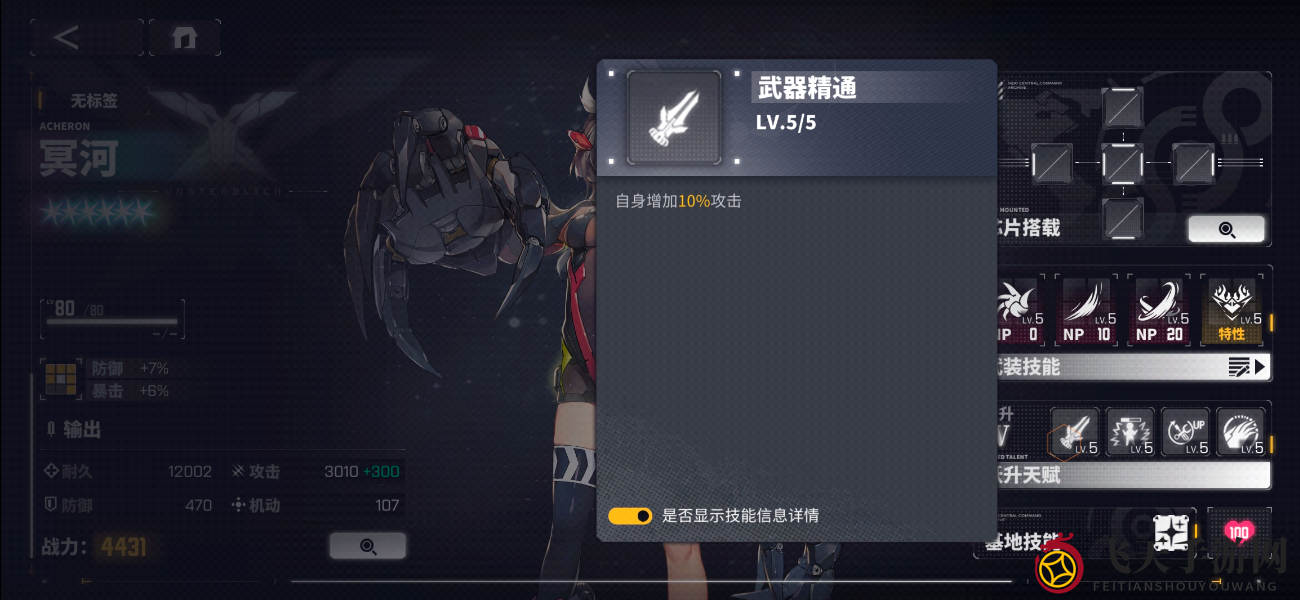Screen dimensions: 1300x600
Task: Select the weapon mastery talent icon
Action: (x=1075, y=432)
